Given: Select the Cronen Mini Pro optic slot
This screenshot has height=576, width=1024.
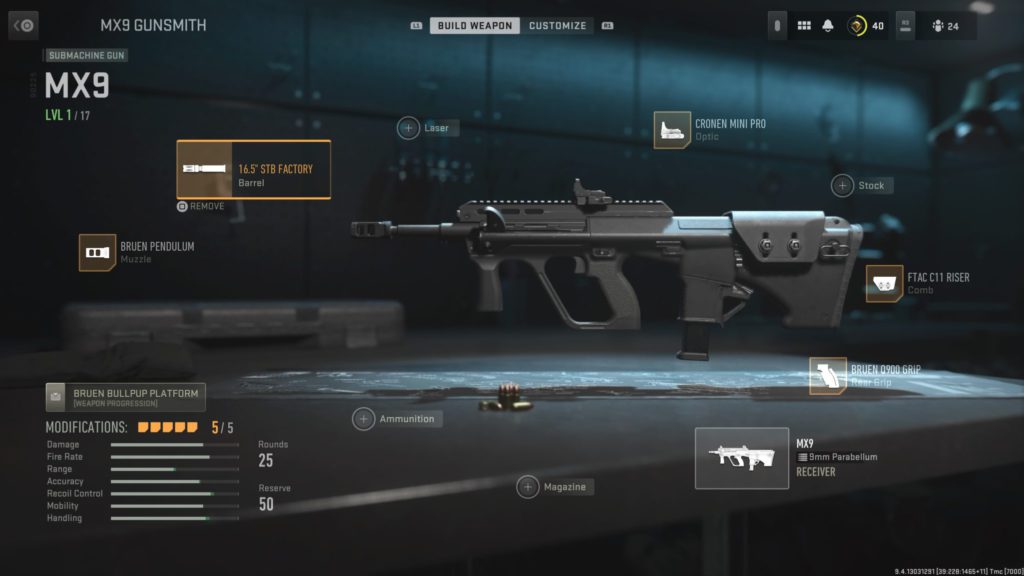Looking at the screenshot, I should 673,130.
